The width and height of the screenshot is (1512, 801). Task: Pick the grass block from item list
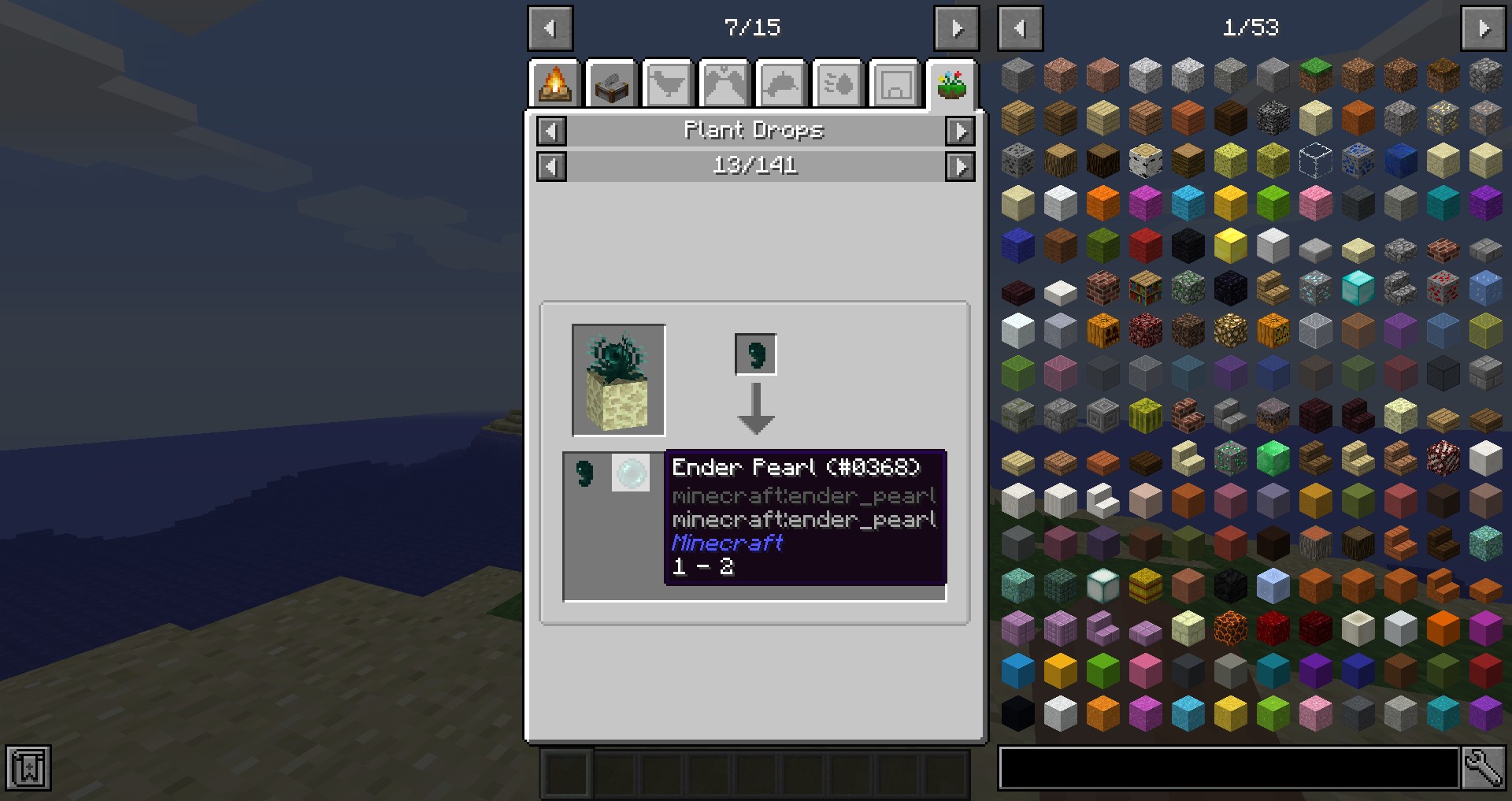1315,75
